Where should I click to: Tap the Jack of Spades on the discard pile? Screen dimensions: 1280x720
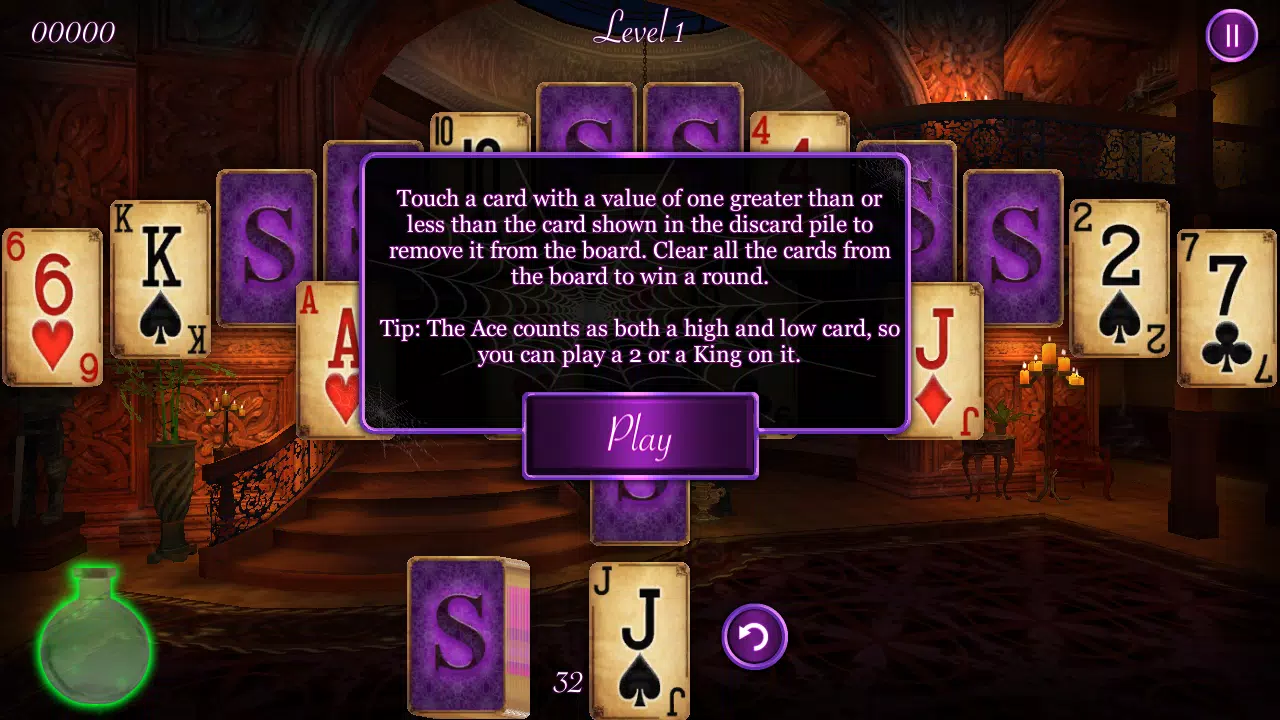click(x=639, y=640)
